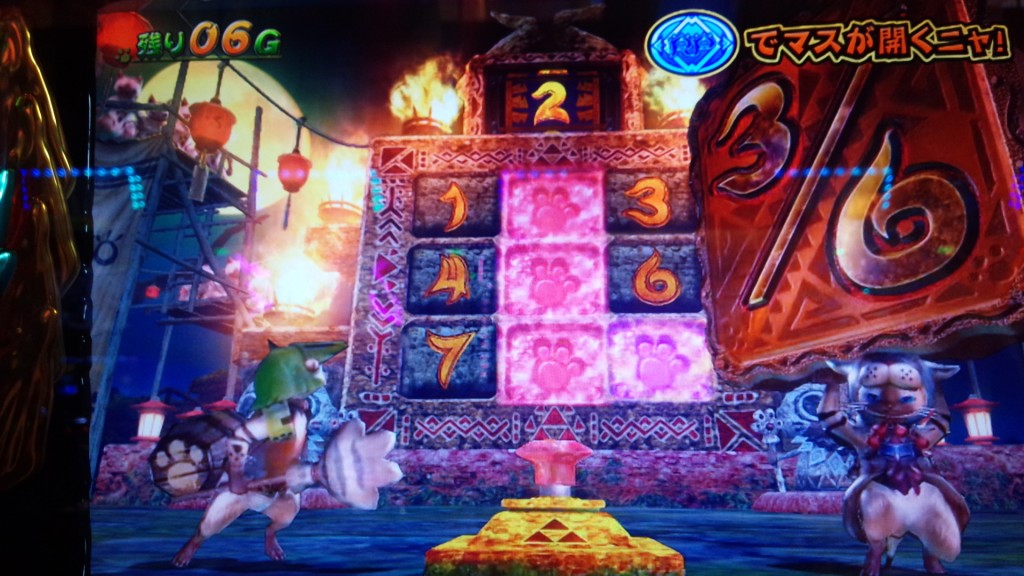The height and width of the screenshot is (576, 1024).
Task: Select the number 1 tile on the board
Action: tap(454, 204)
